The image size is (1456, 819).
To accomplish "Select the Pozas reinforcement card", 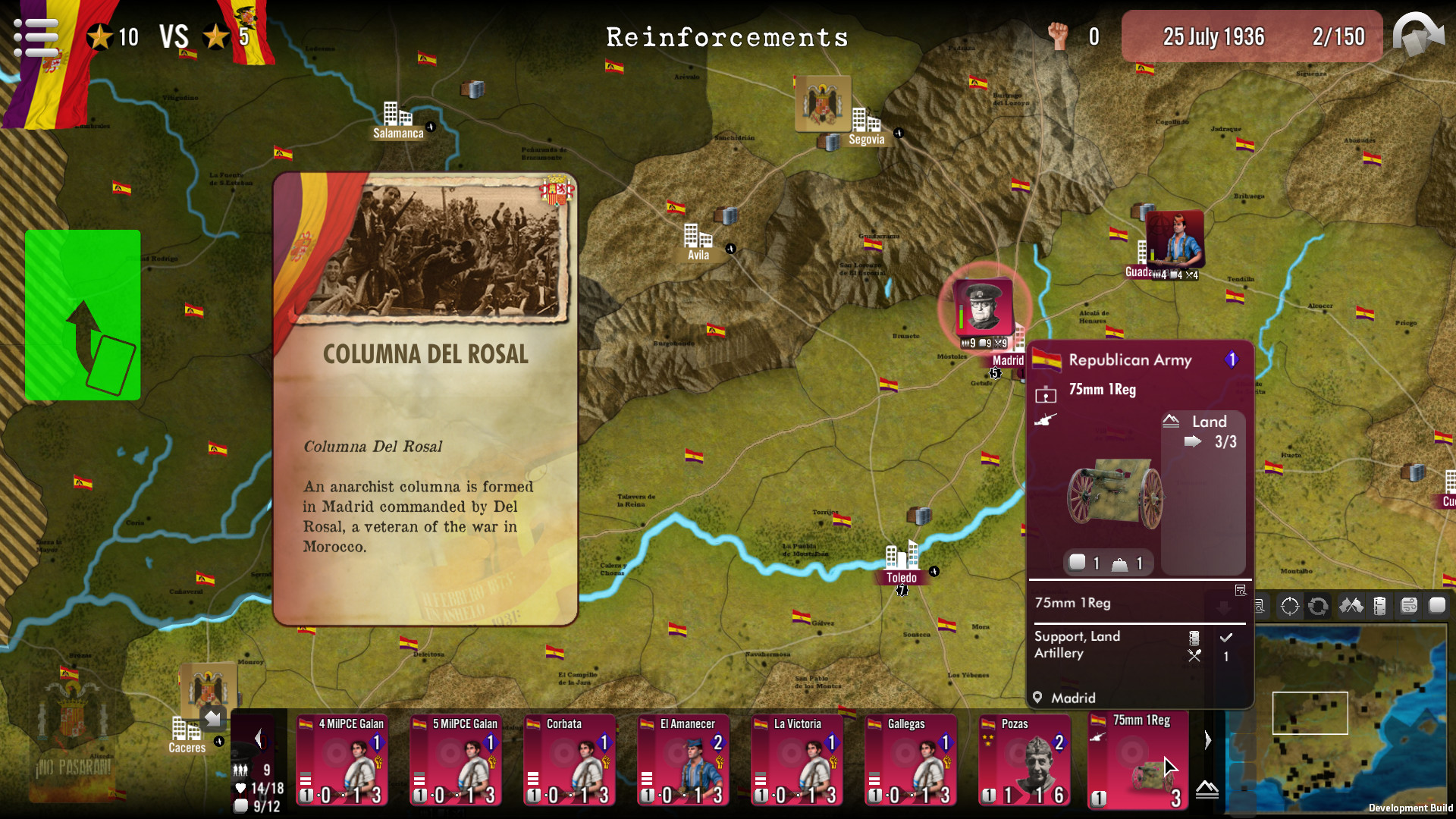I will (x=1025, y=761).
